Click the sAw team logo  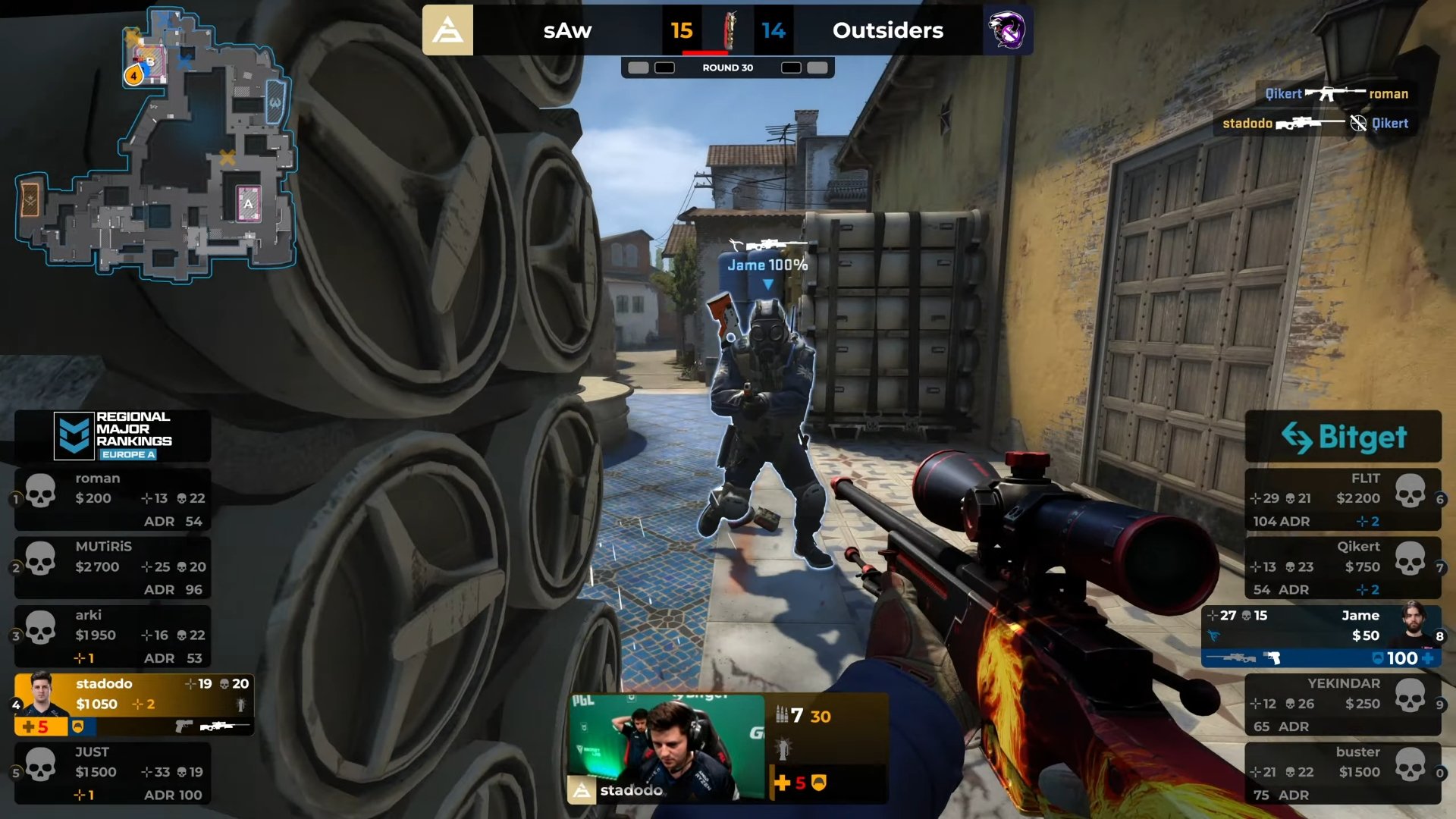(447, 30)
